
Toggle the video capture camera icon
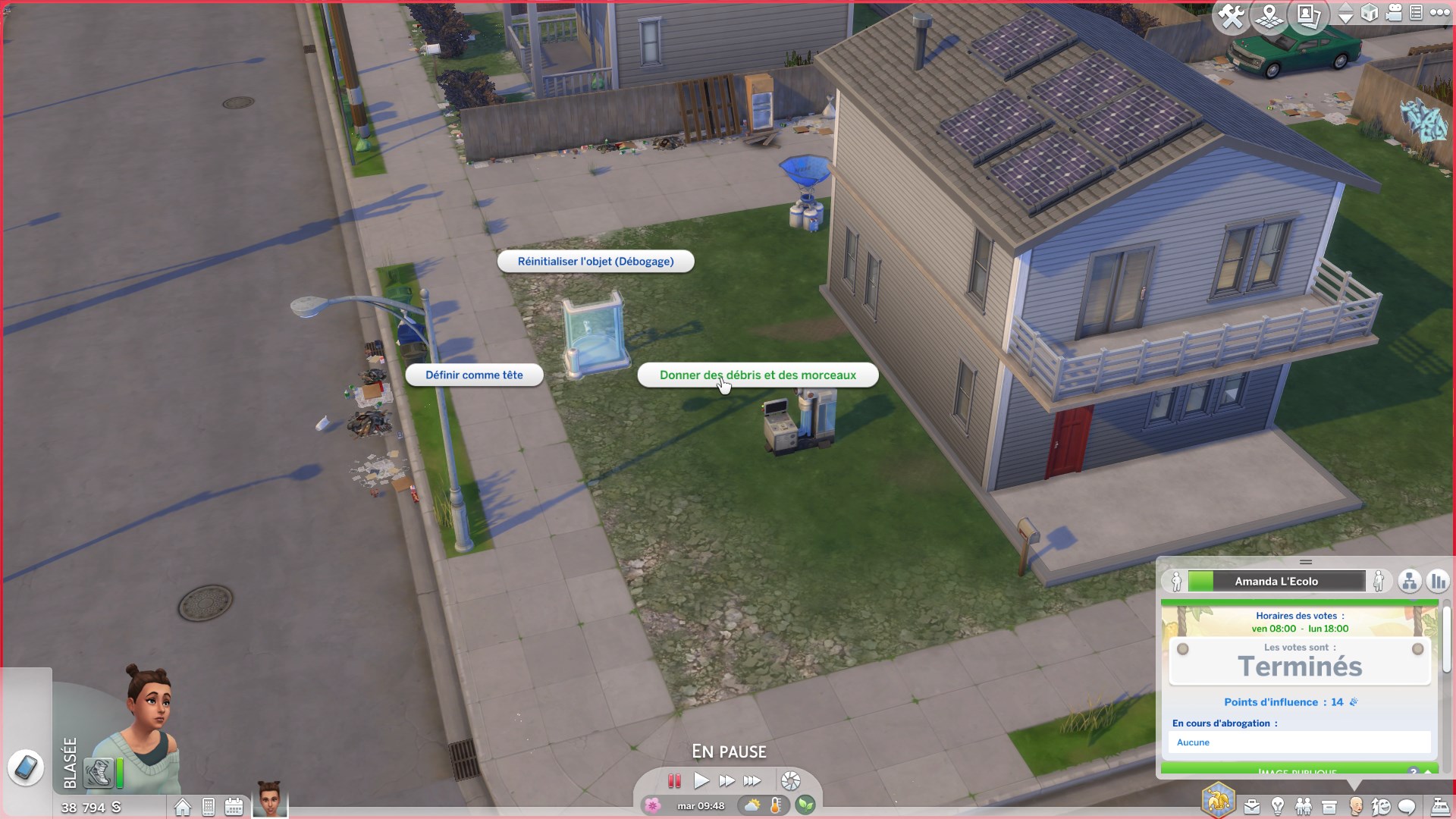click(x=1393, y=13)
